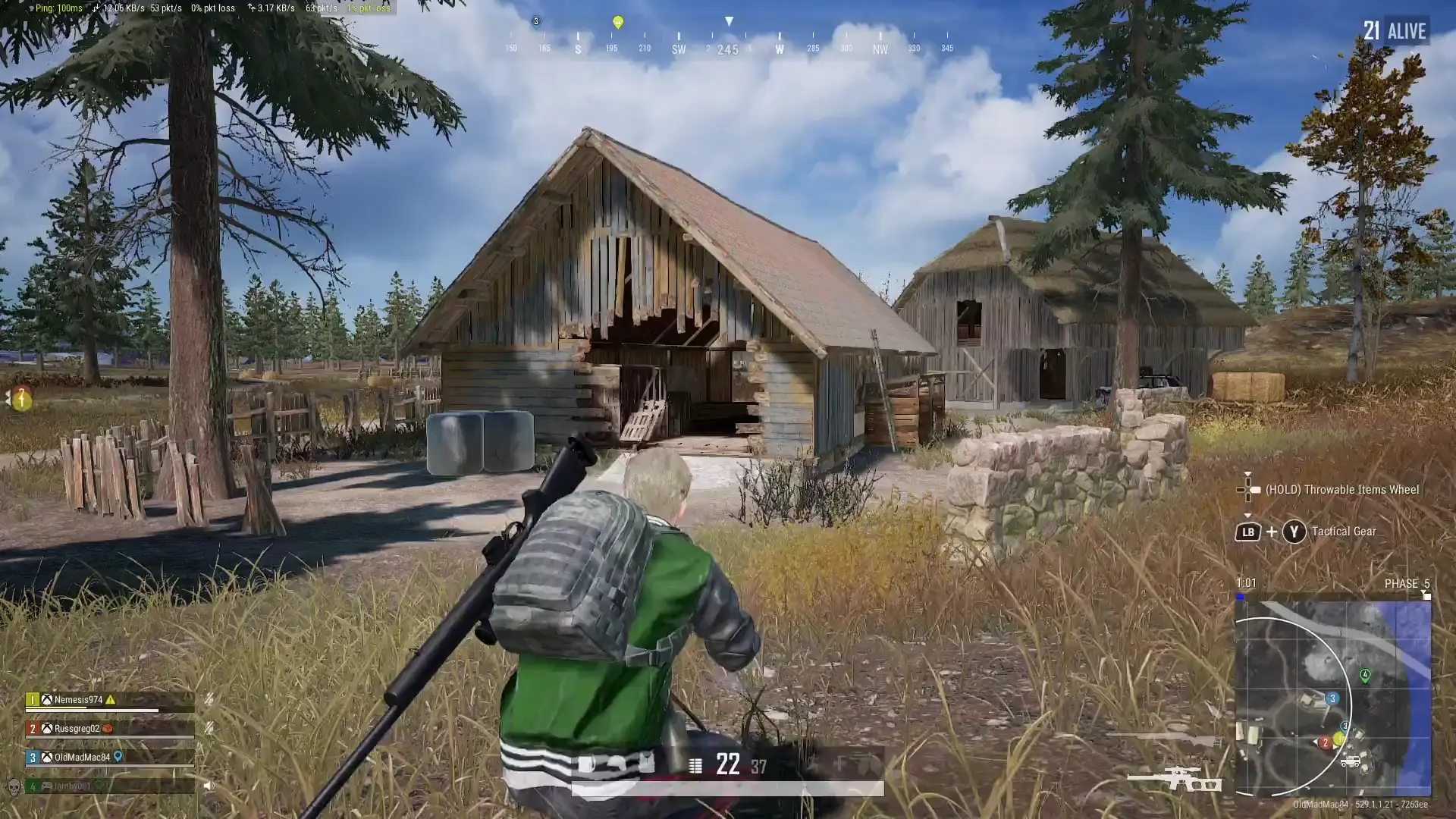Expand the PHASE 5 indicator
Image resolution: width=1456 pixels, height=819 pixels.
(x=1405, y=583)
